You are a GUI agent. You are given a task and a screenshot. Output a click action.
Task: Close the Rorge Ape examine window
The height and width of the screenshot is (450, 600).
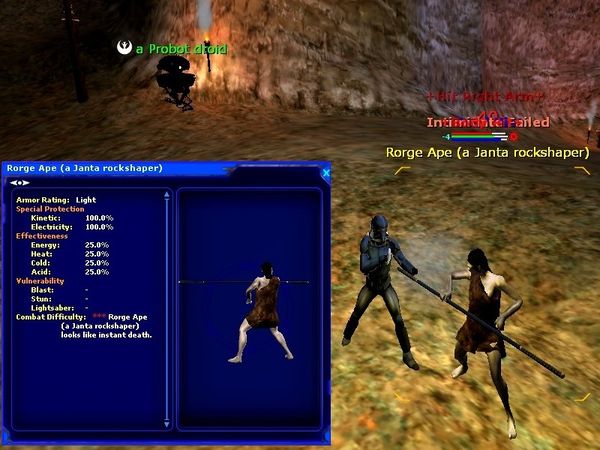[x=325, y=173]
